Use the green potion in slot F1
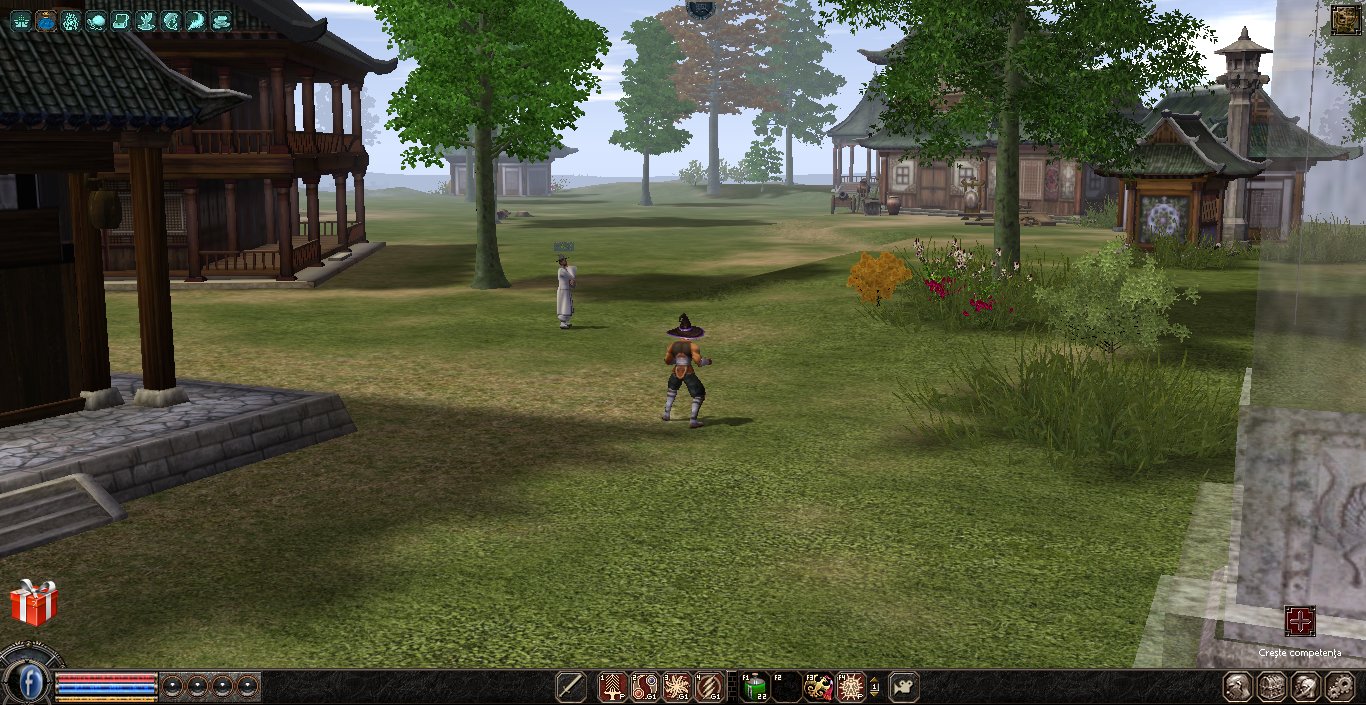 point(754,687)
